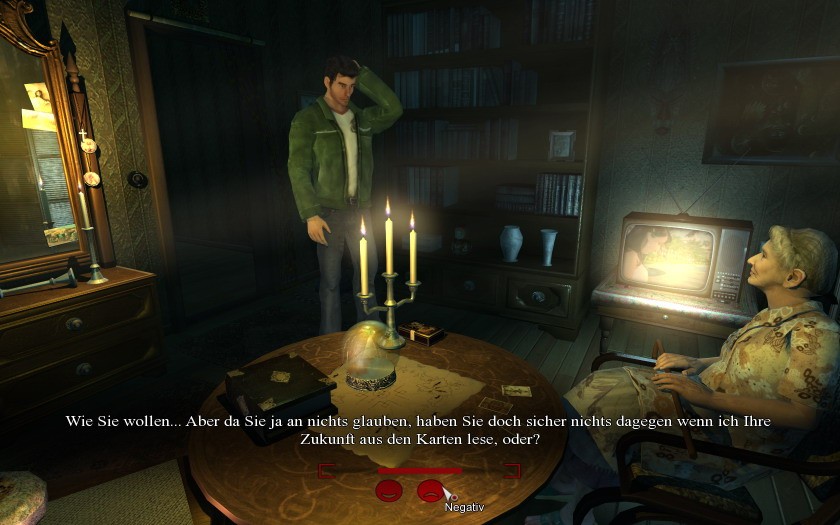This screenshot has width=840, height=525.
Task: Choose the smiling positive response face
Action: tap(388, 491)
